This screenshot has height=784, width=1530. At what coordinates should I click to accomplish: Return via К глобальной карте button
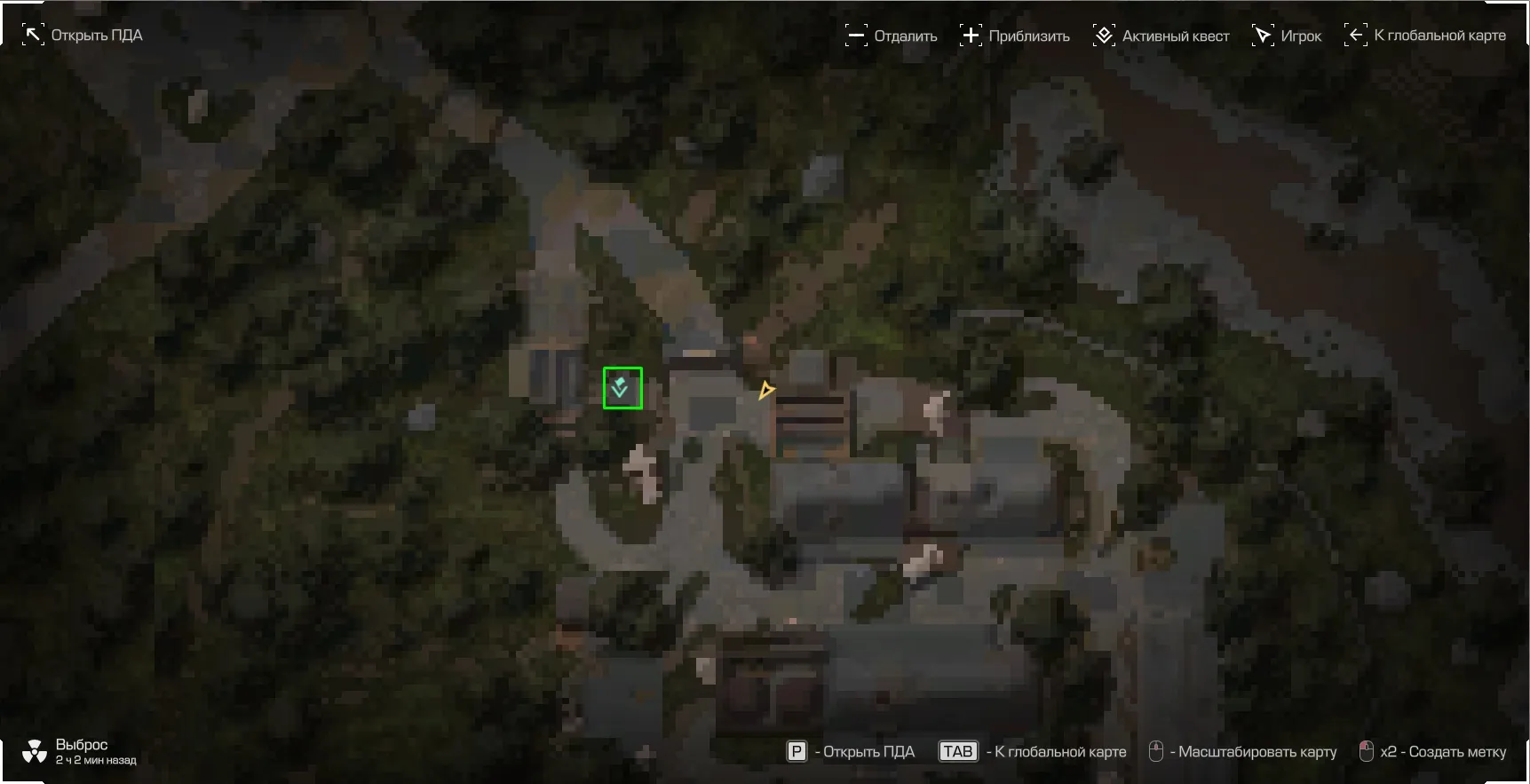point(1425,36)
